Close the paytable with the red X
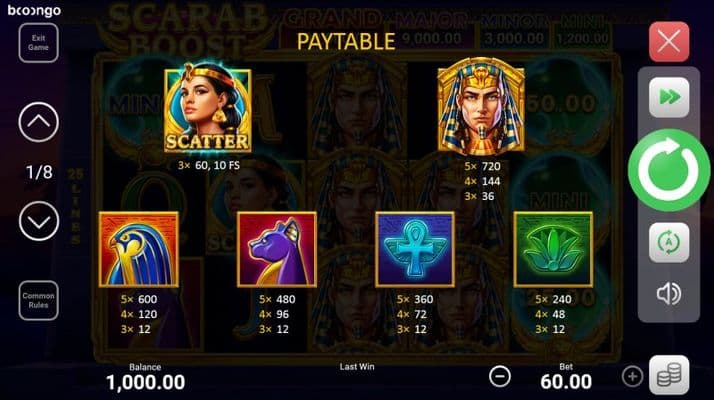Screen dimensions: 714x400 (x=669, y=43)
